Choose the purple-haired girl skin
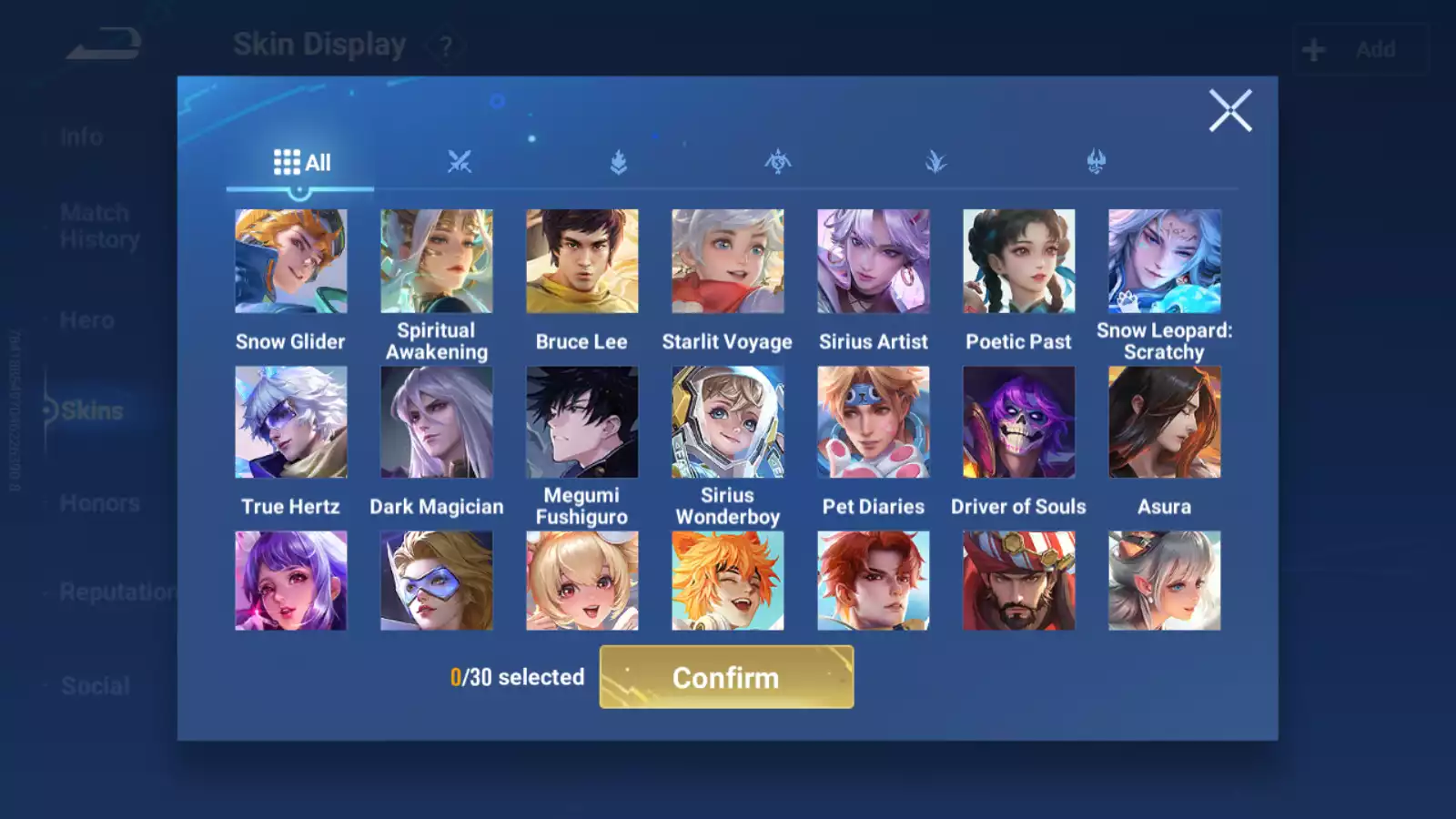This screenshot has height=819, width=1456. pyautogui.click(x=290, y=581)
